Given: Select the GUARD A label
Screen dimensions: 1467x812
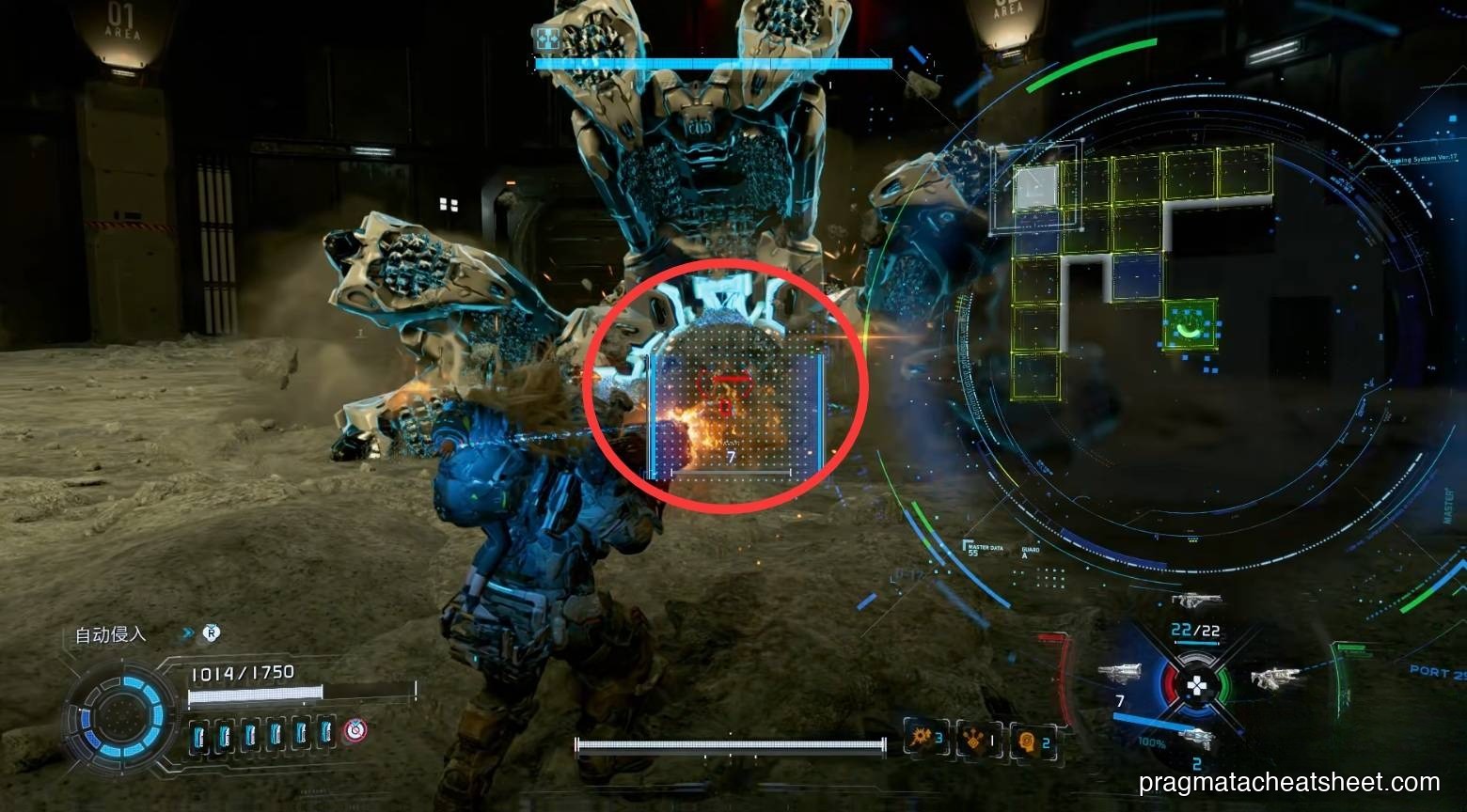Looking at the screenshot, I should pyautogui.click(x=1033, y=553).
